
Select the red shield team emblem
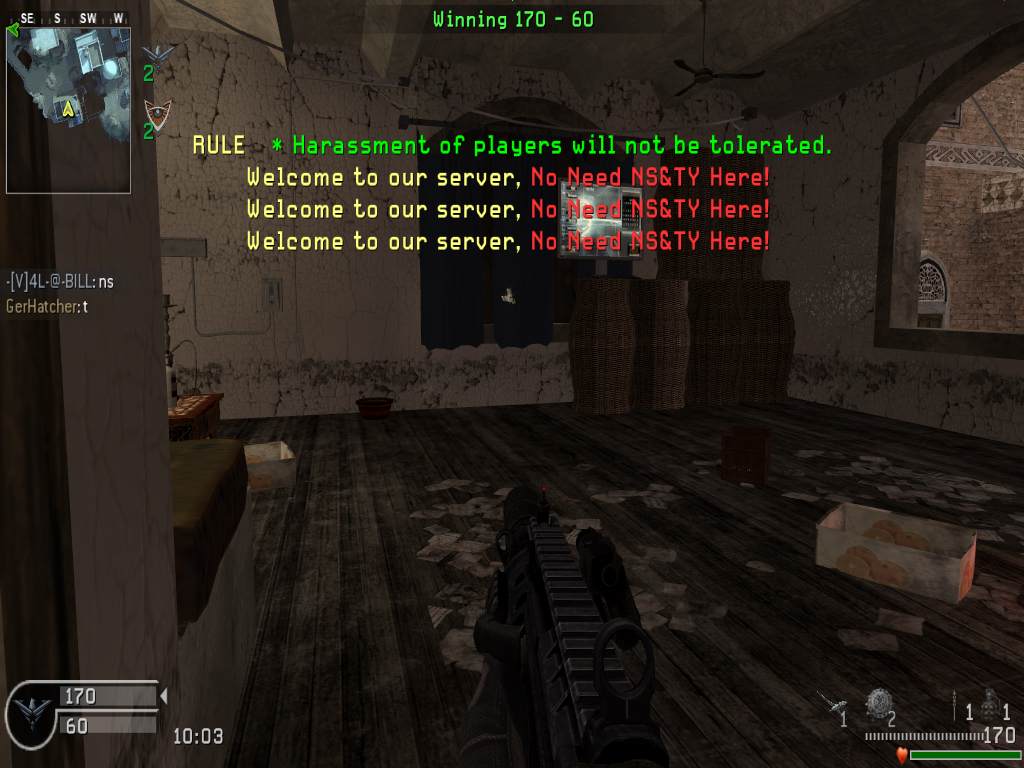(x=153, y=111)
